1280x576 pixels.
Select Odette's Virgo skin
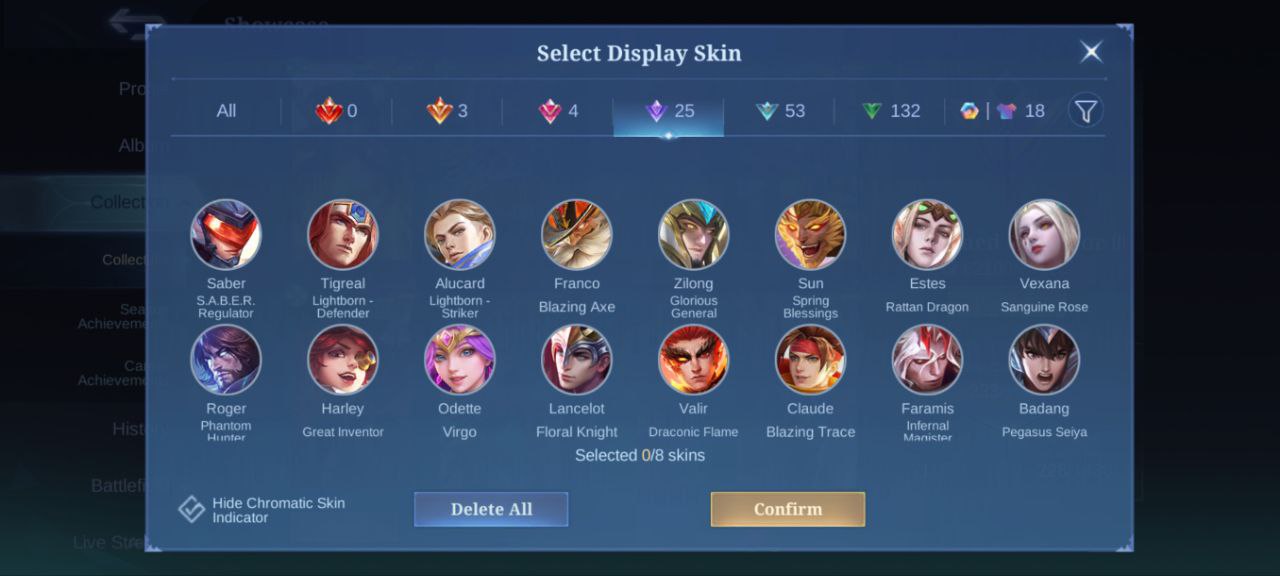(x=460, y=360)
